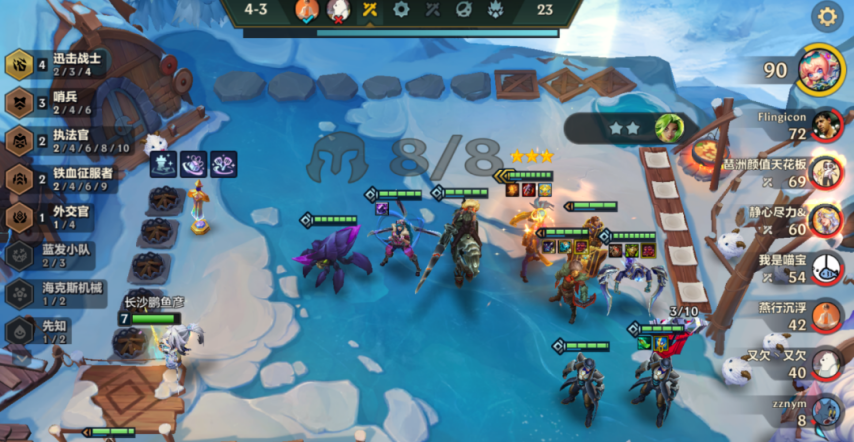Open the 铁血征服者 trait info

click(x=60, y=179)
